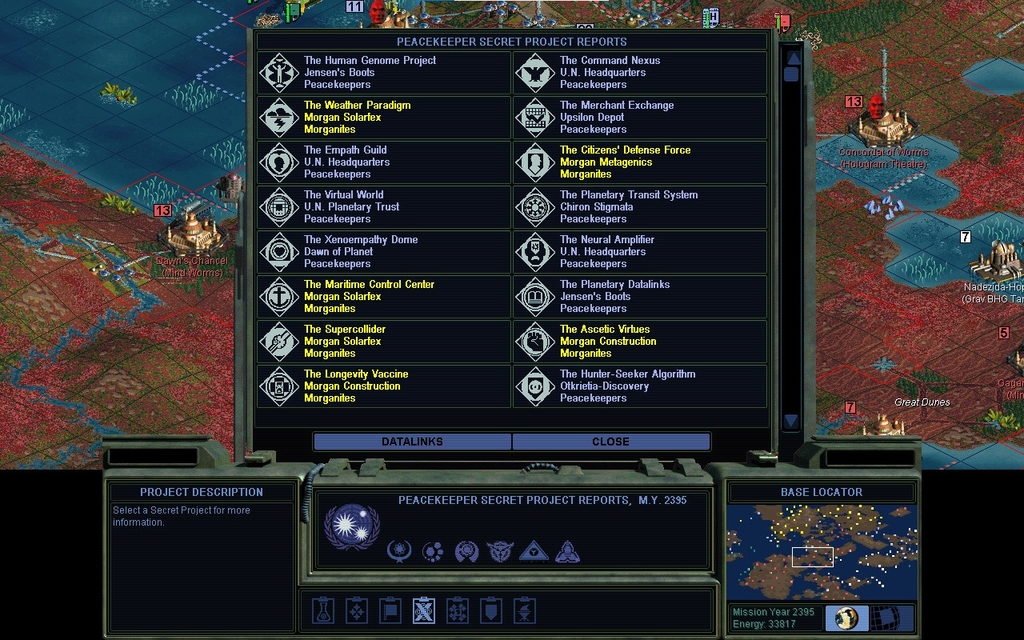The image size is (1024, 640).
Task: Choose The Empath Guild project
Action: click(384, 162)
